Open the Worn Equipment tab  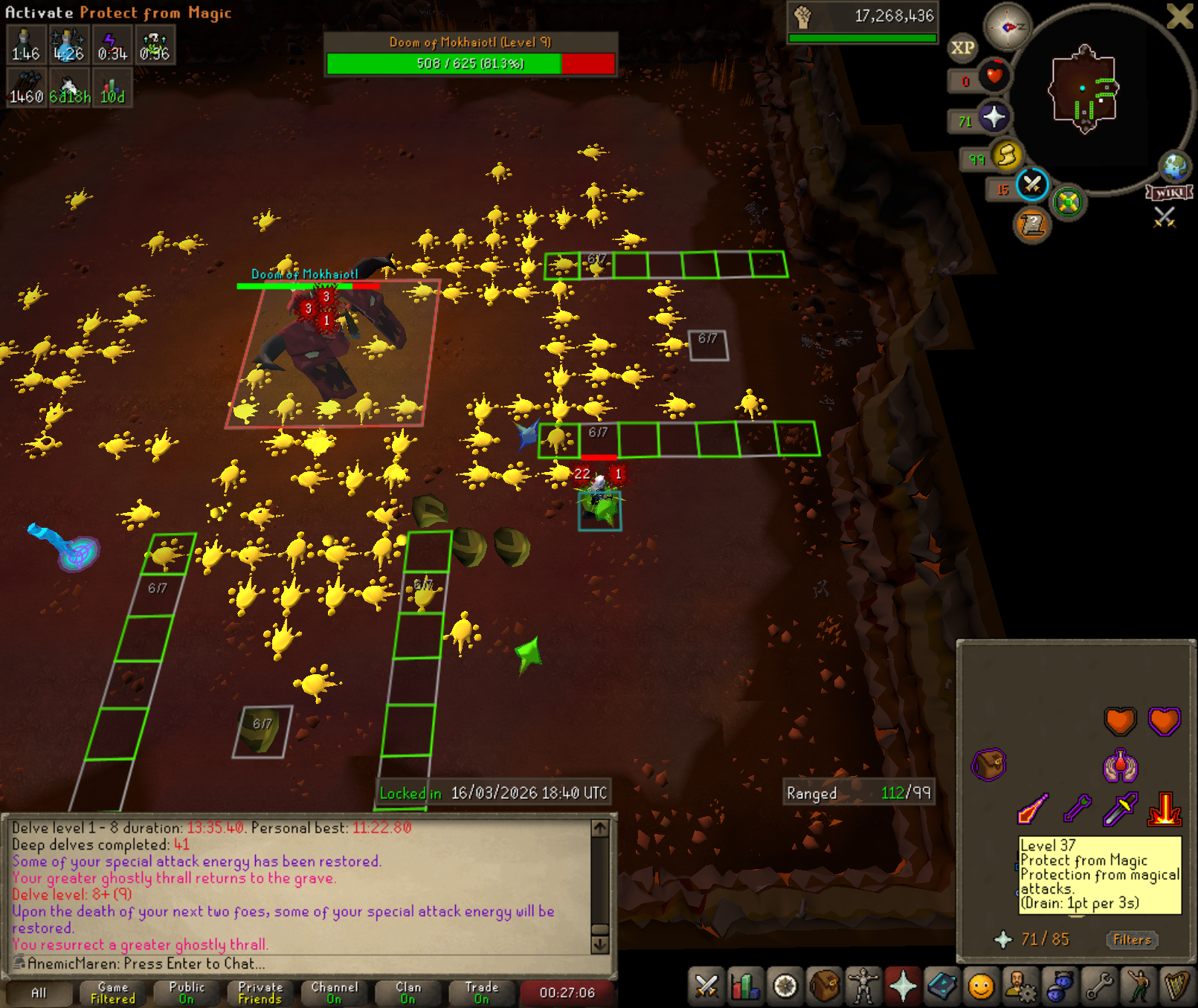click(x=863, y=986)
